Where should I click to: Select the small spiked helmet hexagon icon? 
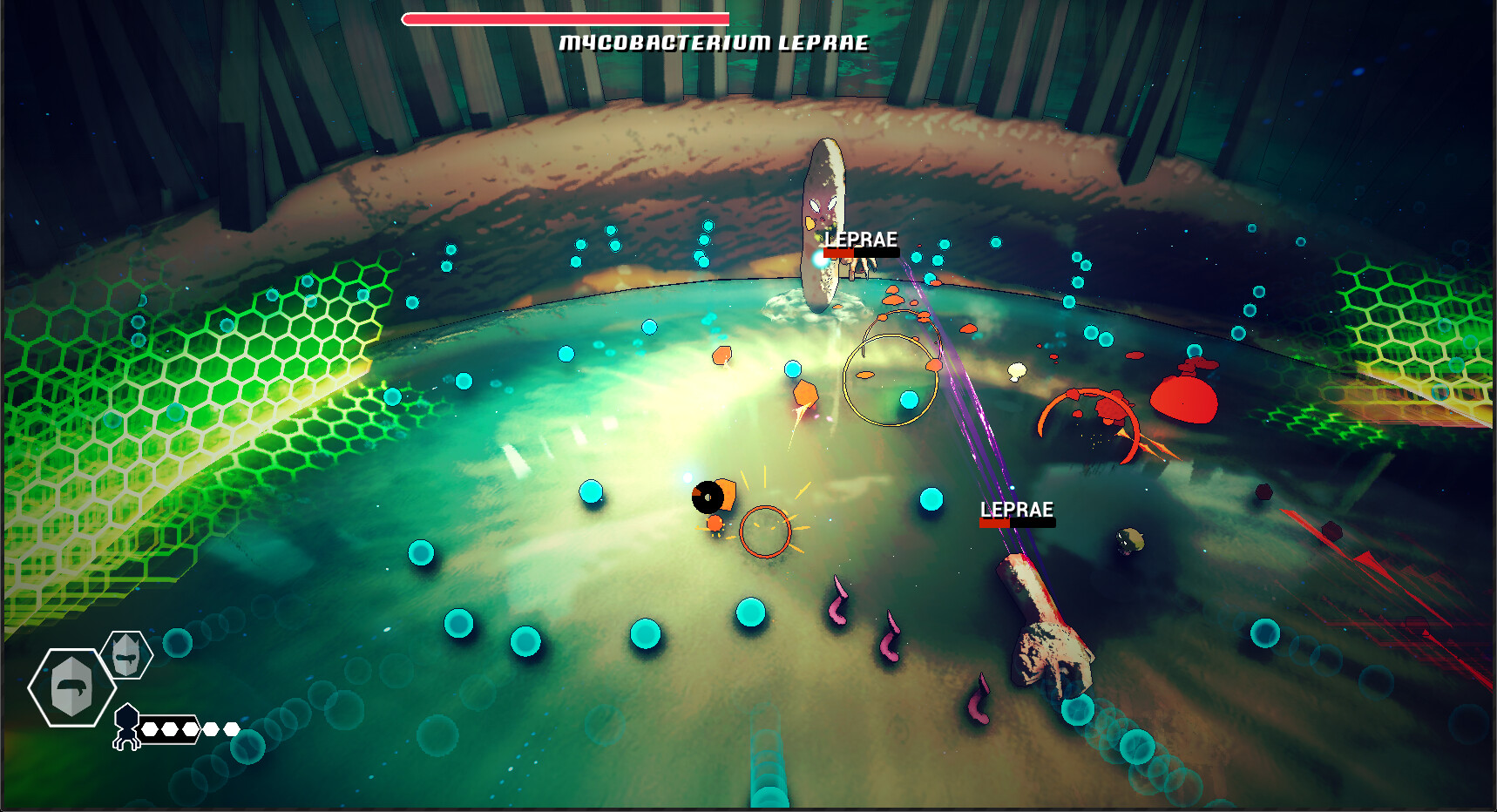[x=127, y=654]
